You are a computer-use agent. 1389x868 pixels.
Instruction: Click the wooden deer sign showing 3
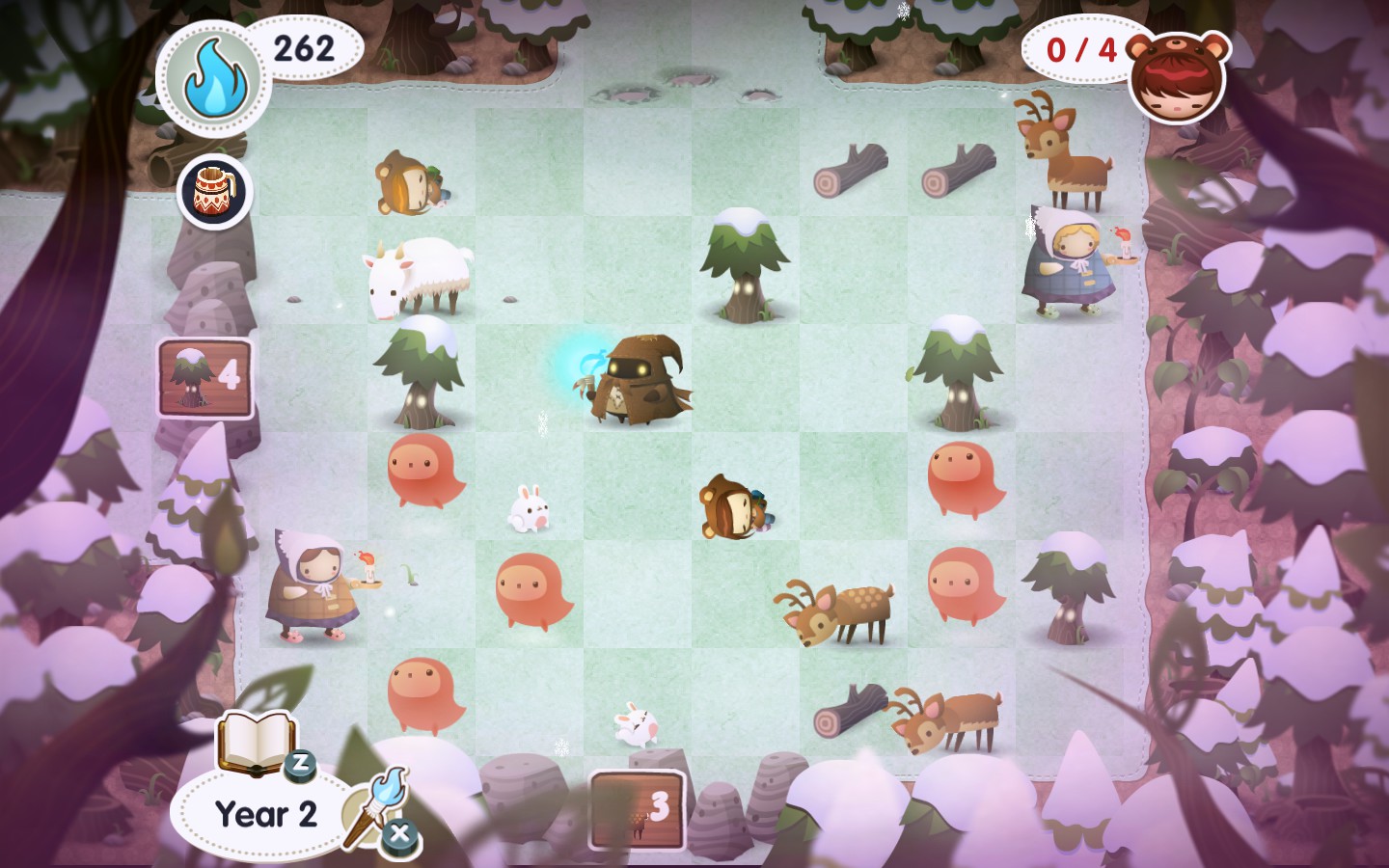(x=637, y=808)
